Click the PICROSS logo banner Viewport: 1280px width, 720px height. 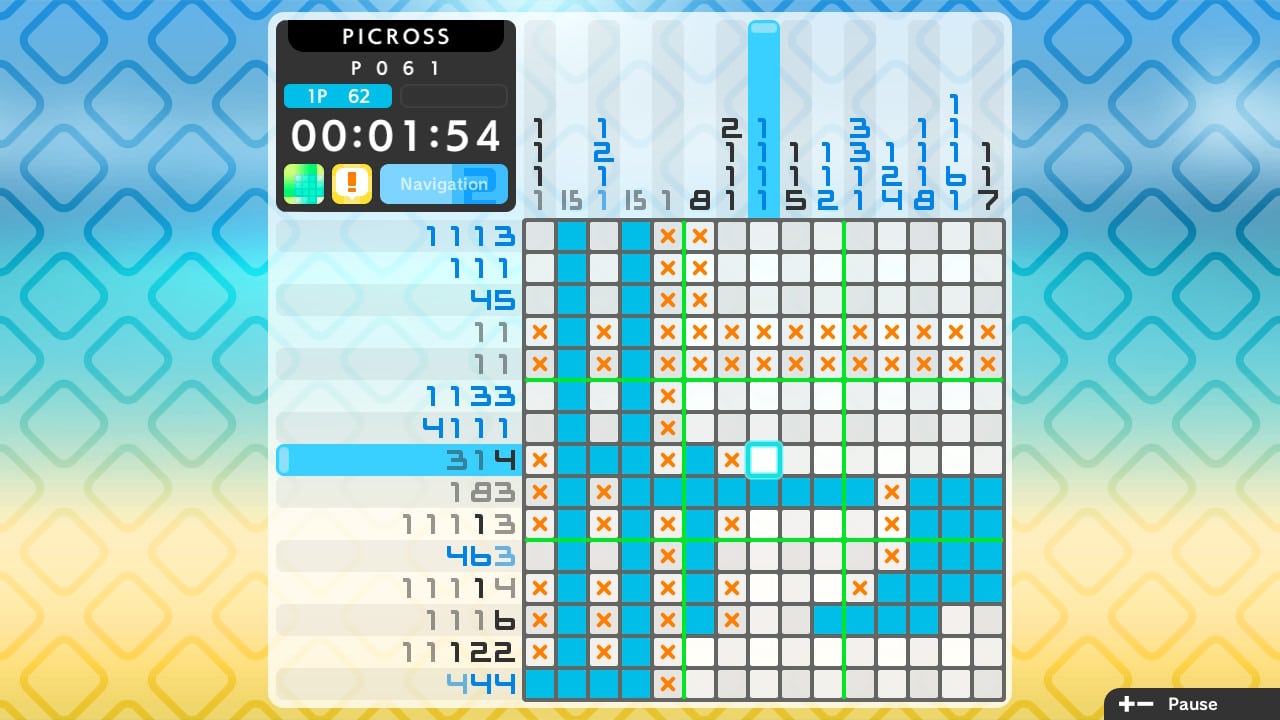(x=396, y=36)
